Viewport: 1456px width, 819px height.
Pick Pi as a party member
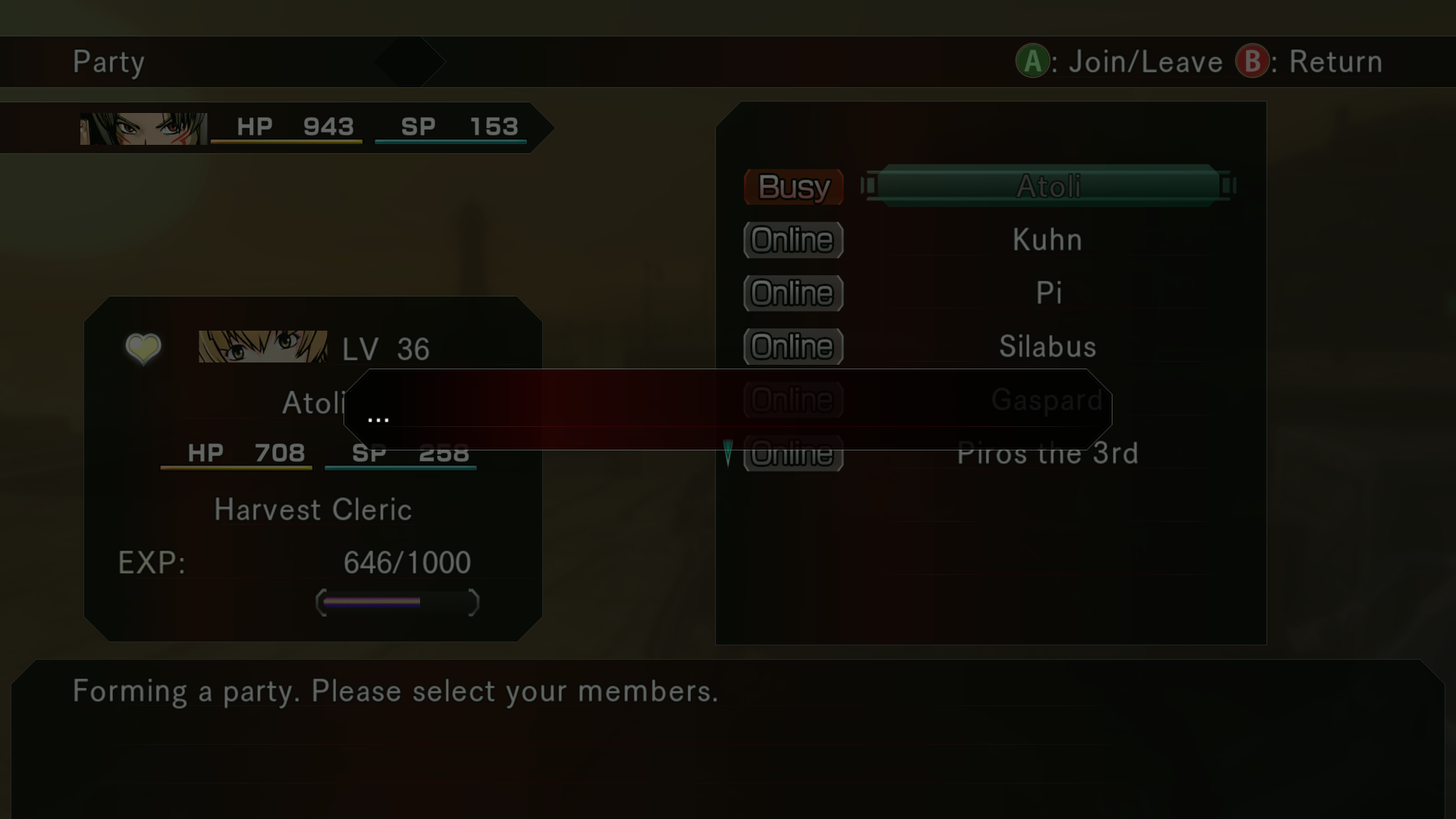(1048, 293)
